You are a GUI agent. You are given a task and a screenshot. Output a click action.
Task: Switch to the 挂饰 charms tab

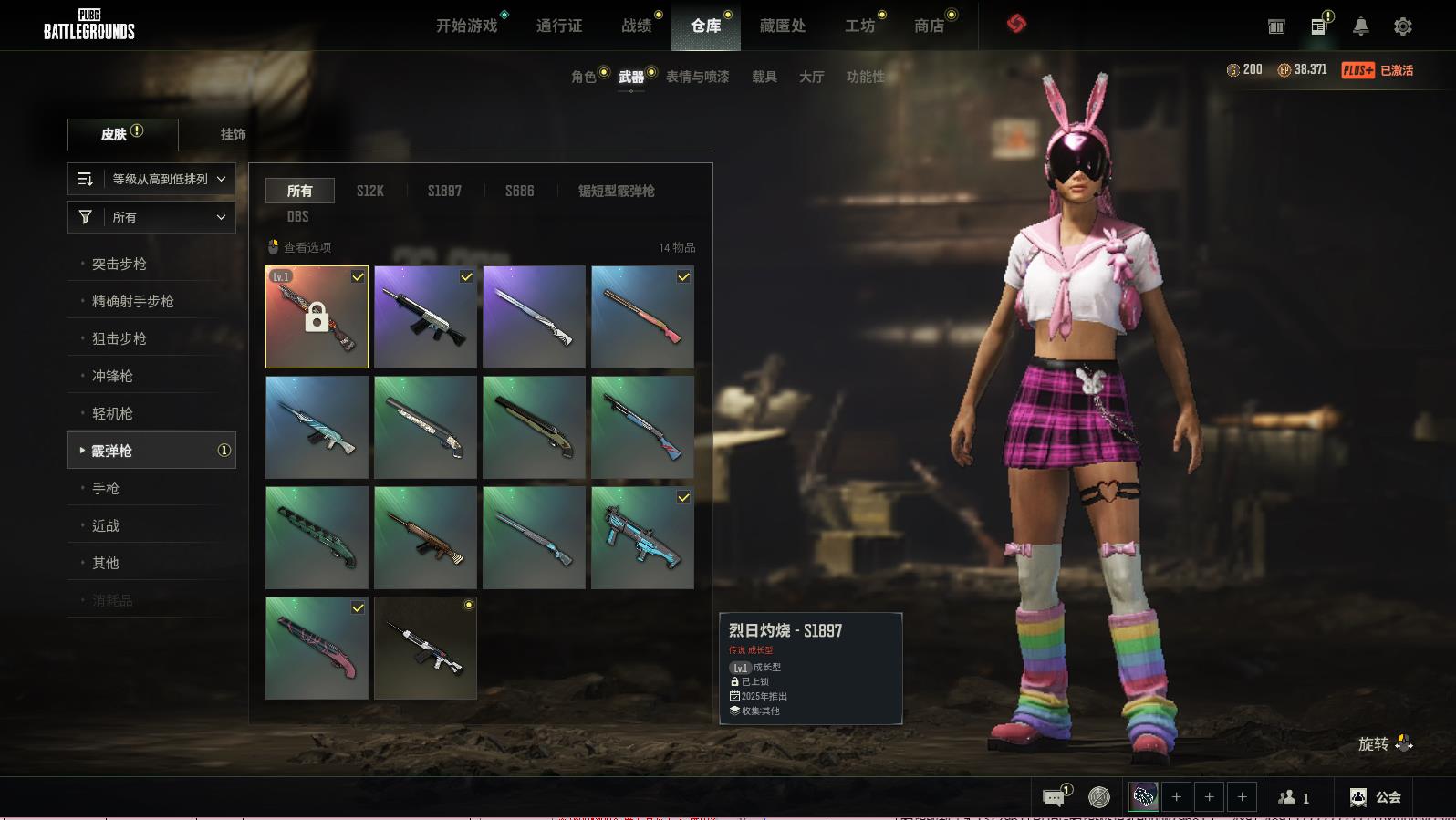click(233, 134)
